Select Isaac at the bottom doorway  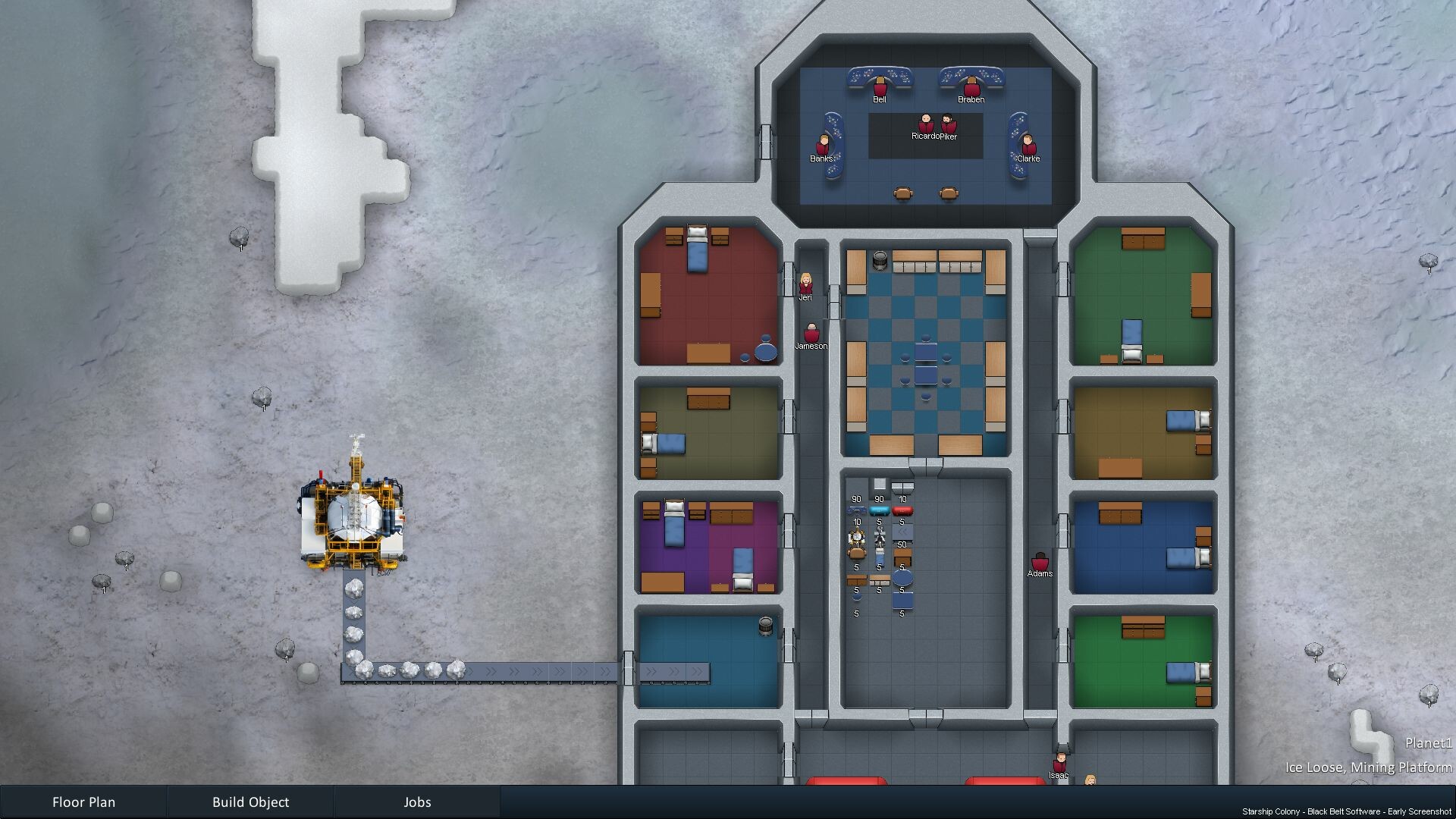[x=1061, y=761]
